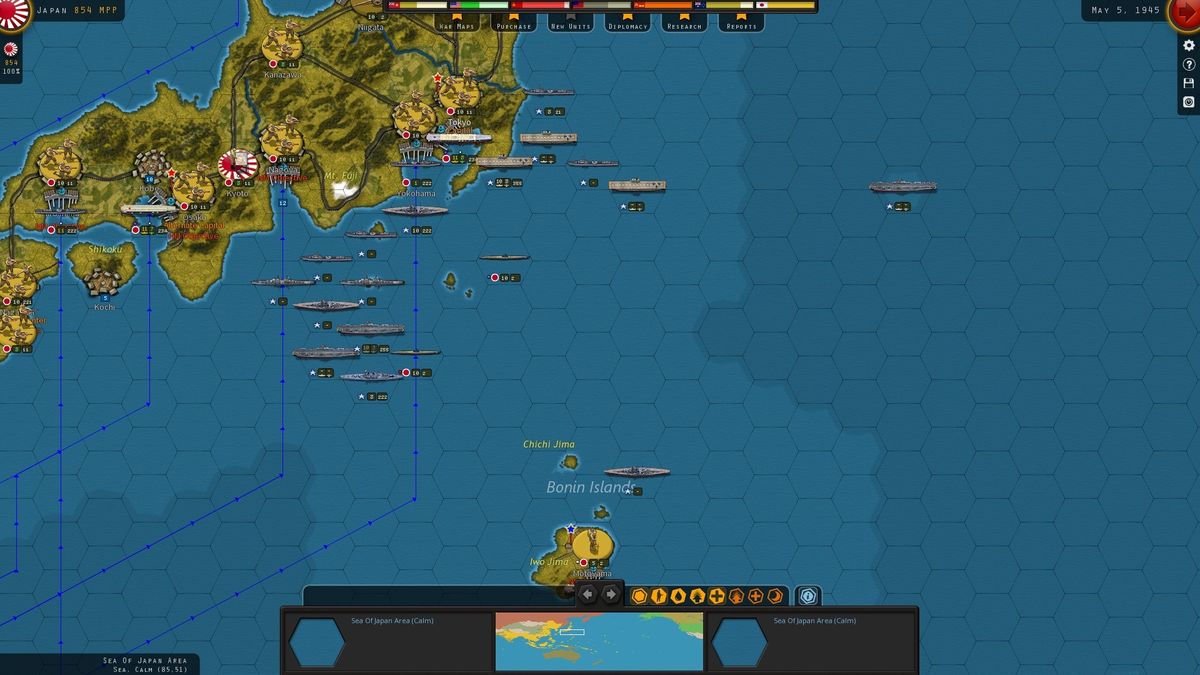This screenshot has width=1200, height=675.
Task: Select the next unit with the right arrow
Action: 611,595
